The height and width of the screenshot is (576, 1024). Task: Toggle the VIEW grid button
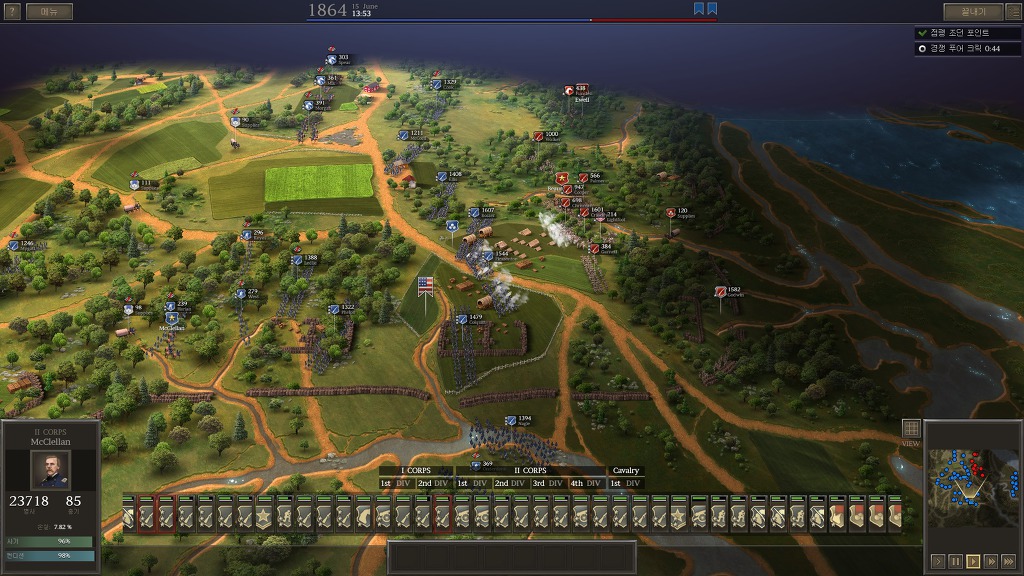tap(910, 429)
